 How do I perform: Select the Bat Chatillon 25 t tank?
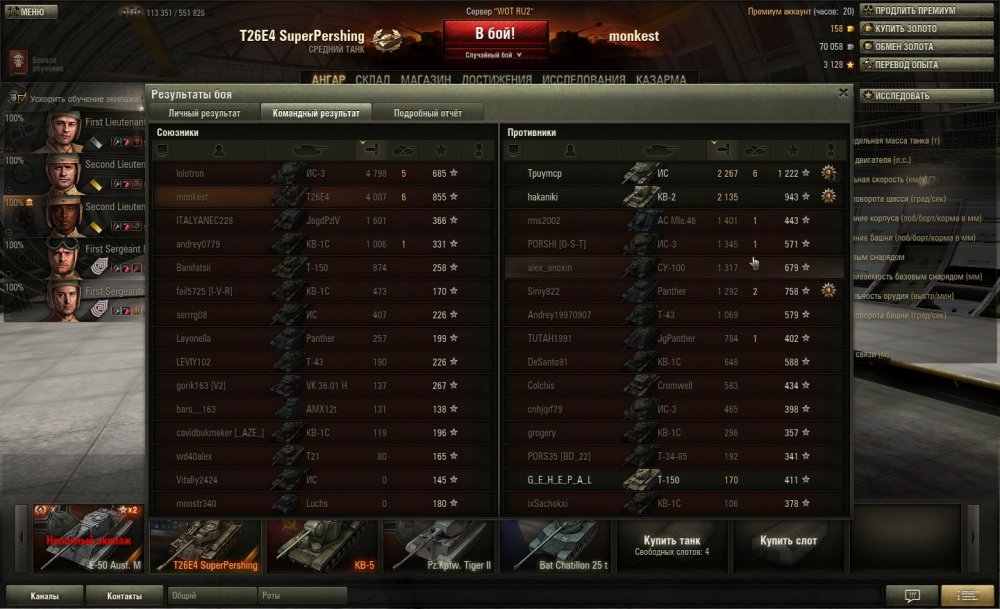(x=555, y=546)
